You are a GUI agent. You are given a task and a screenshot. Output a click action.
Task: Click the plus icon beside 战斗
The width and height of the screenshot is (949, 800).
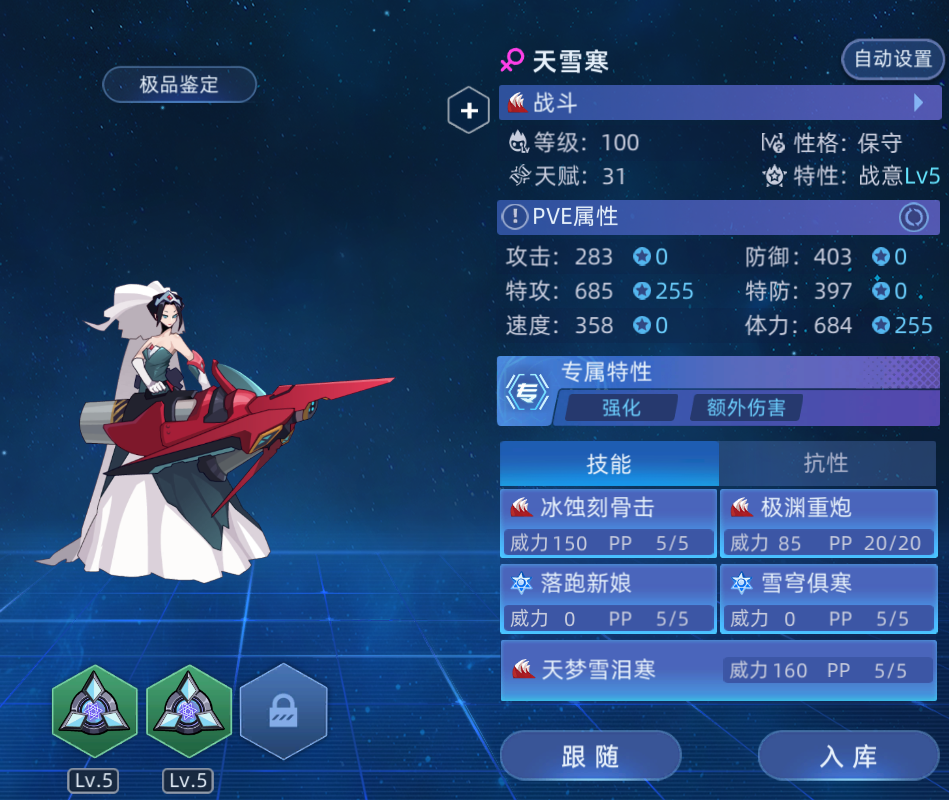pos(468,111)
